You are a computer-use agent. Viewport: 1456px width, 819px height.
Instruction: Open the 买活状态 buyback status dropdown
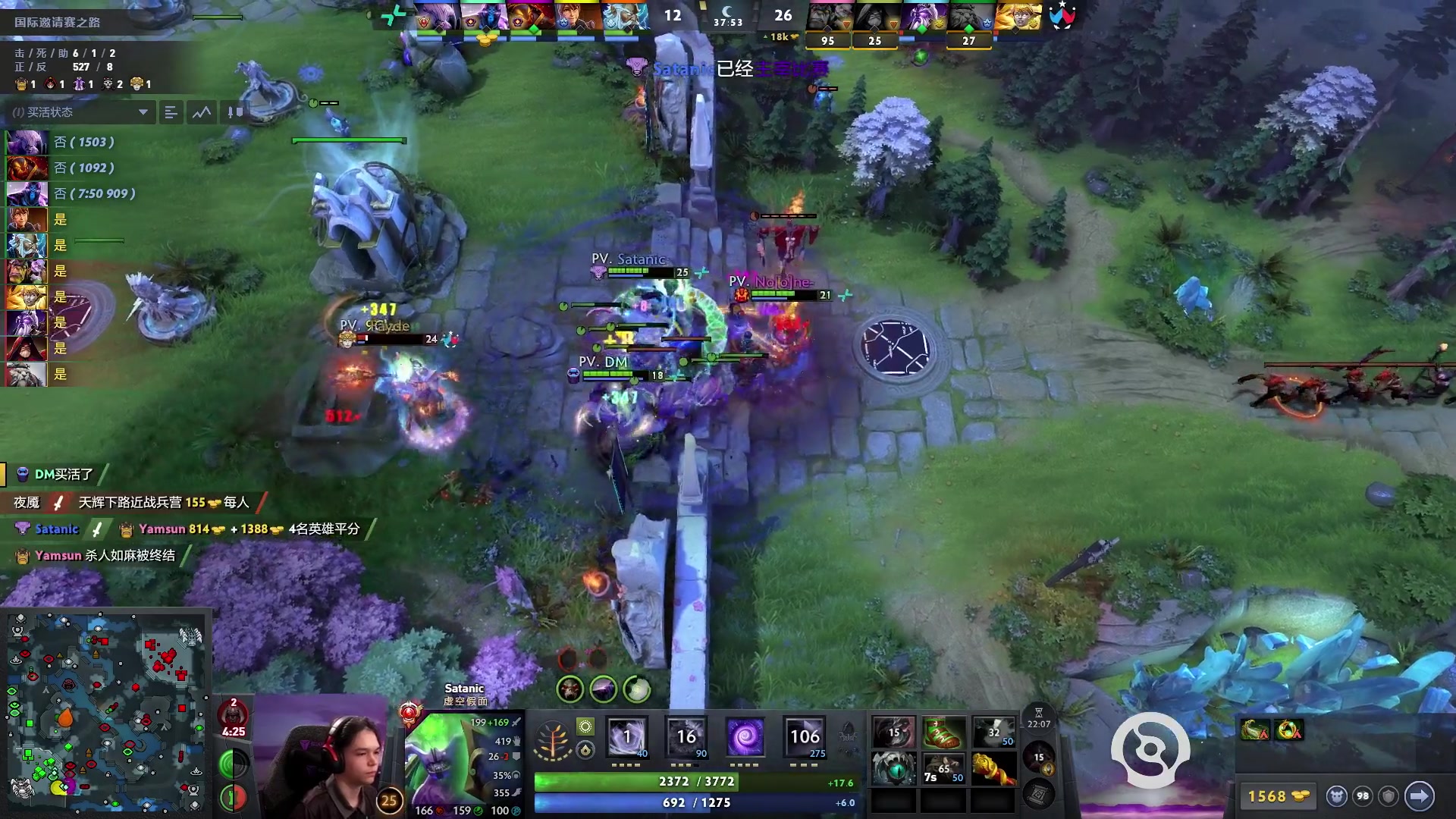point(143,112)
